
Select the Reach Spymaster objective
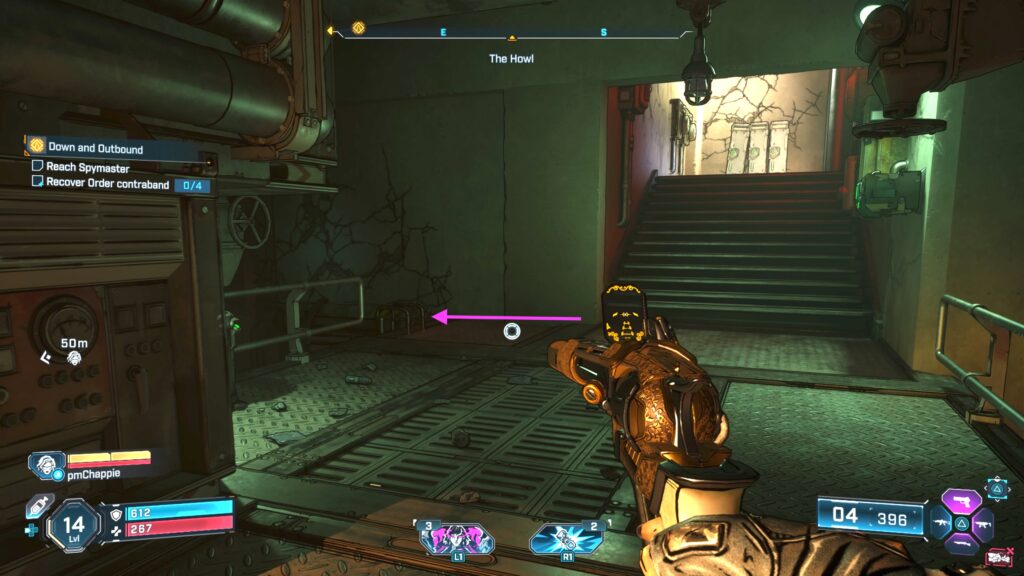point(87,168)
